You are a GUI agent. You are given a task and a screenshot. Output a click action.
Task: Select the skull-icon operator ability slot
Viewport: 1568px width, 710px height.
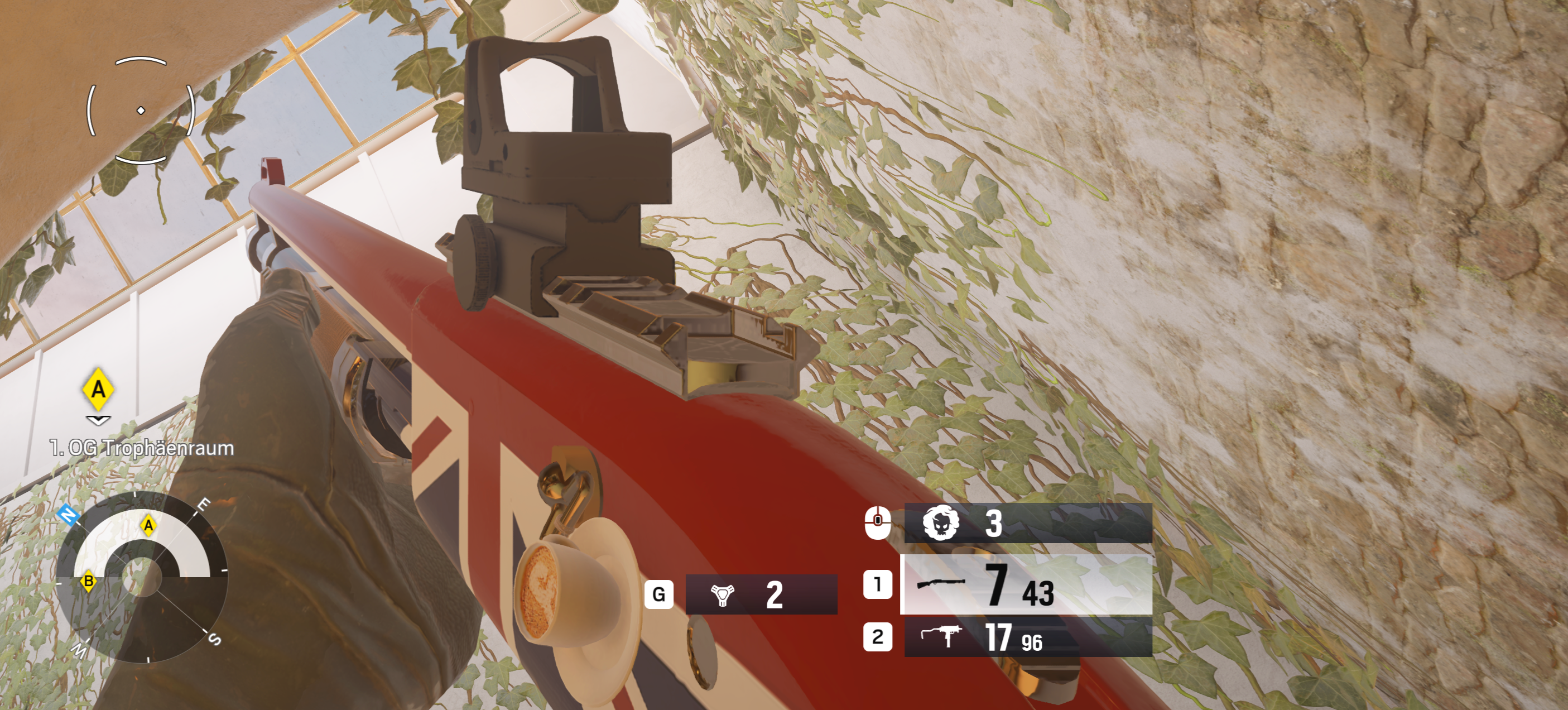[x=1027, y=523]
